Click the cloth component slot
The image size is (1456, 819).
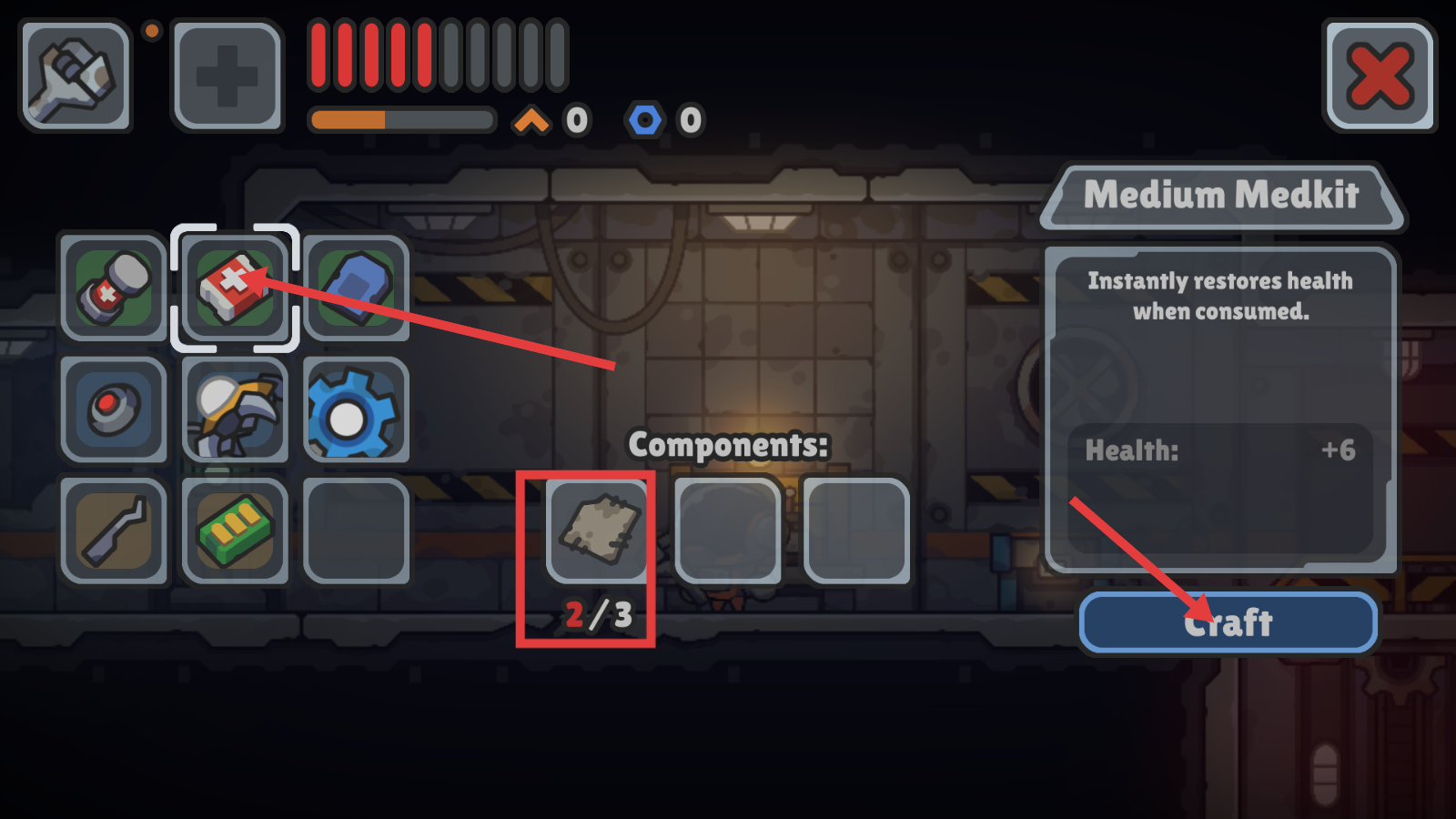[597, 531]
